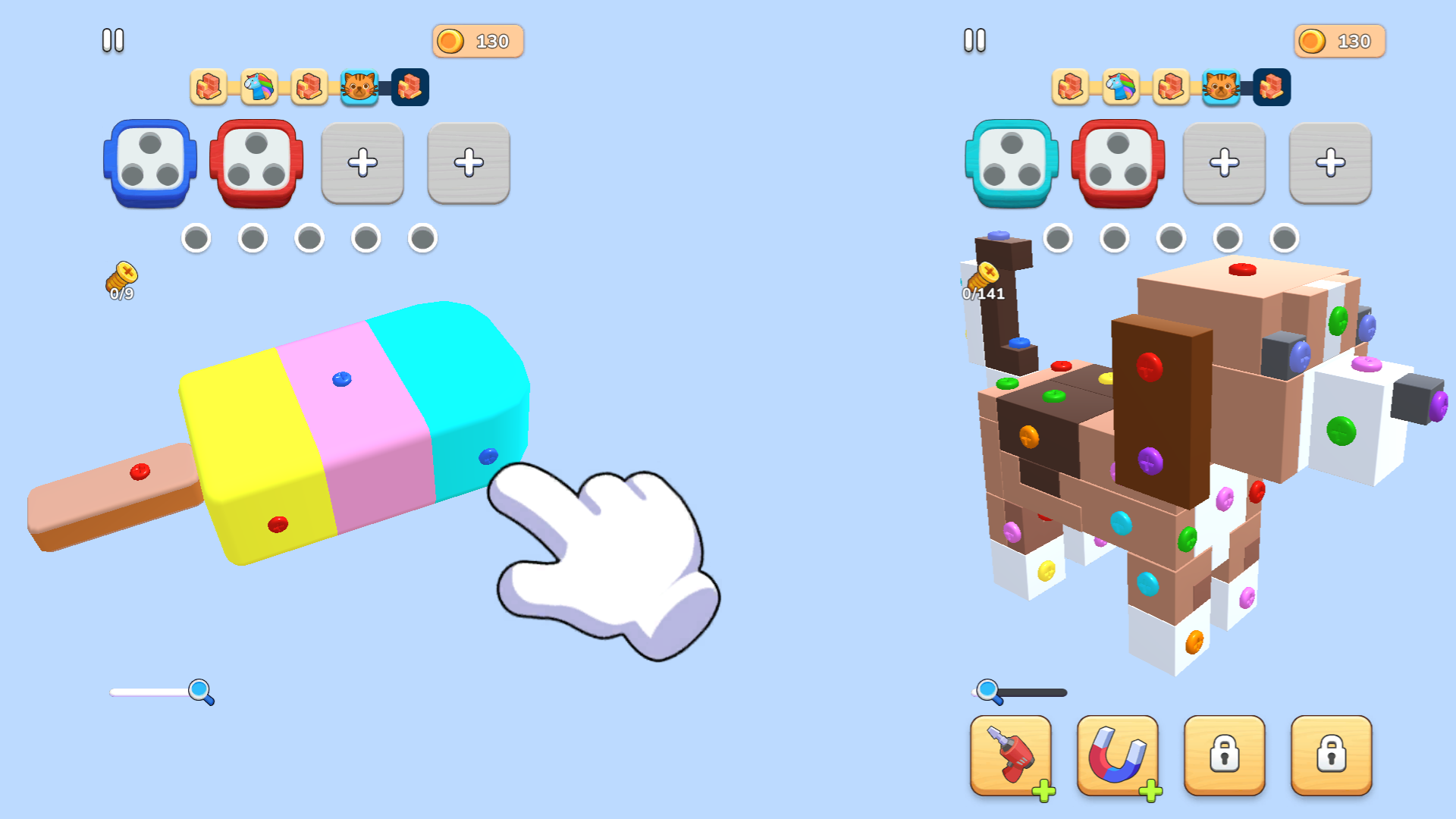
Task: Pause the left puzzle
Action: (113, 39)
